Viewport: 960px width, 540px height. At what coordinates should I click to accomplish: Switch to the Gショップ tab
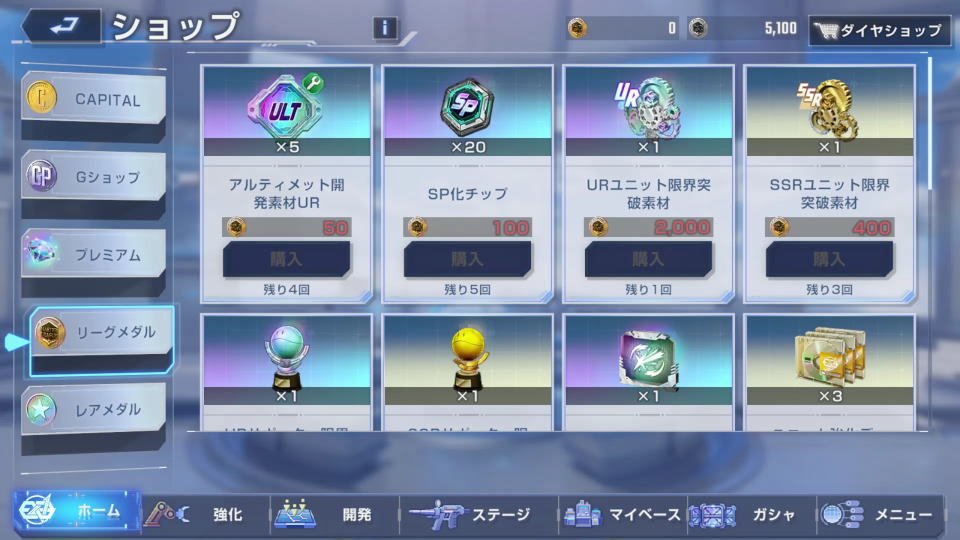click(x=94, y=177)
